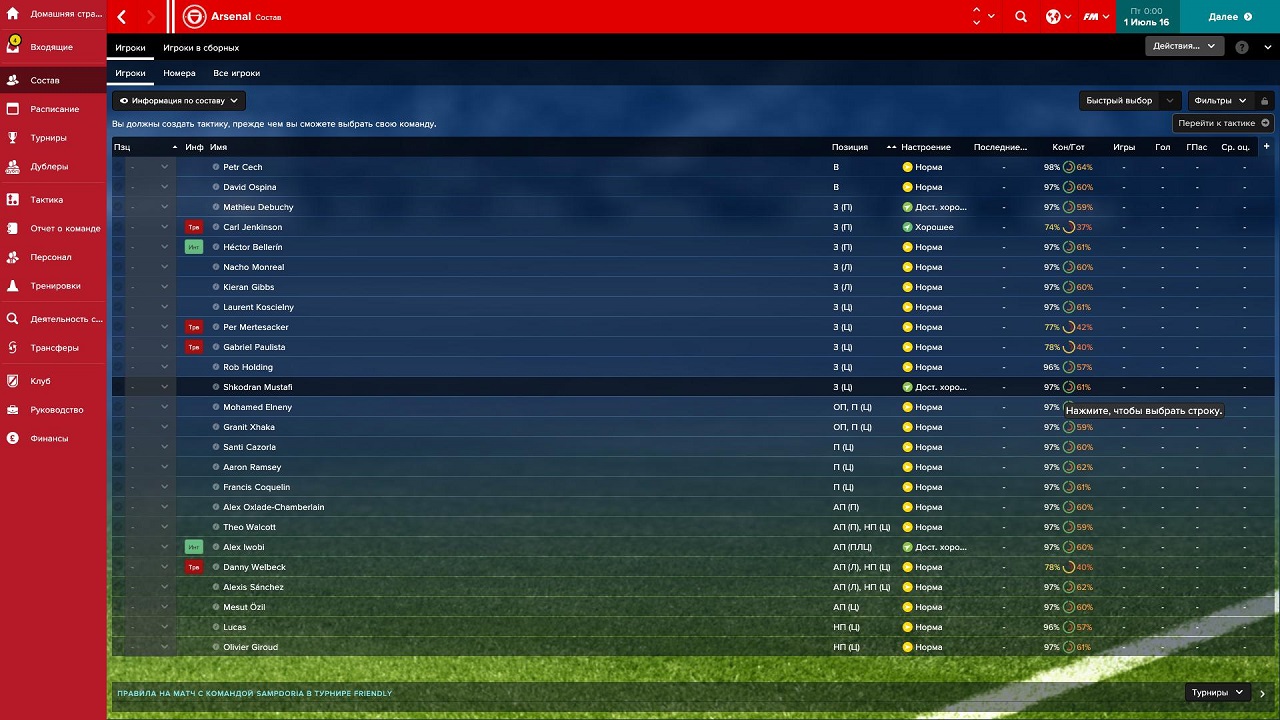
Task: Click the Перейти к тактике button
Action: (x=1223, y=123)
